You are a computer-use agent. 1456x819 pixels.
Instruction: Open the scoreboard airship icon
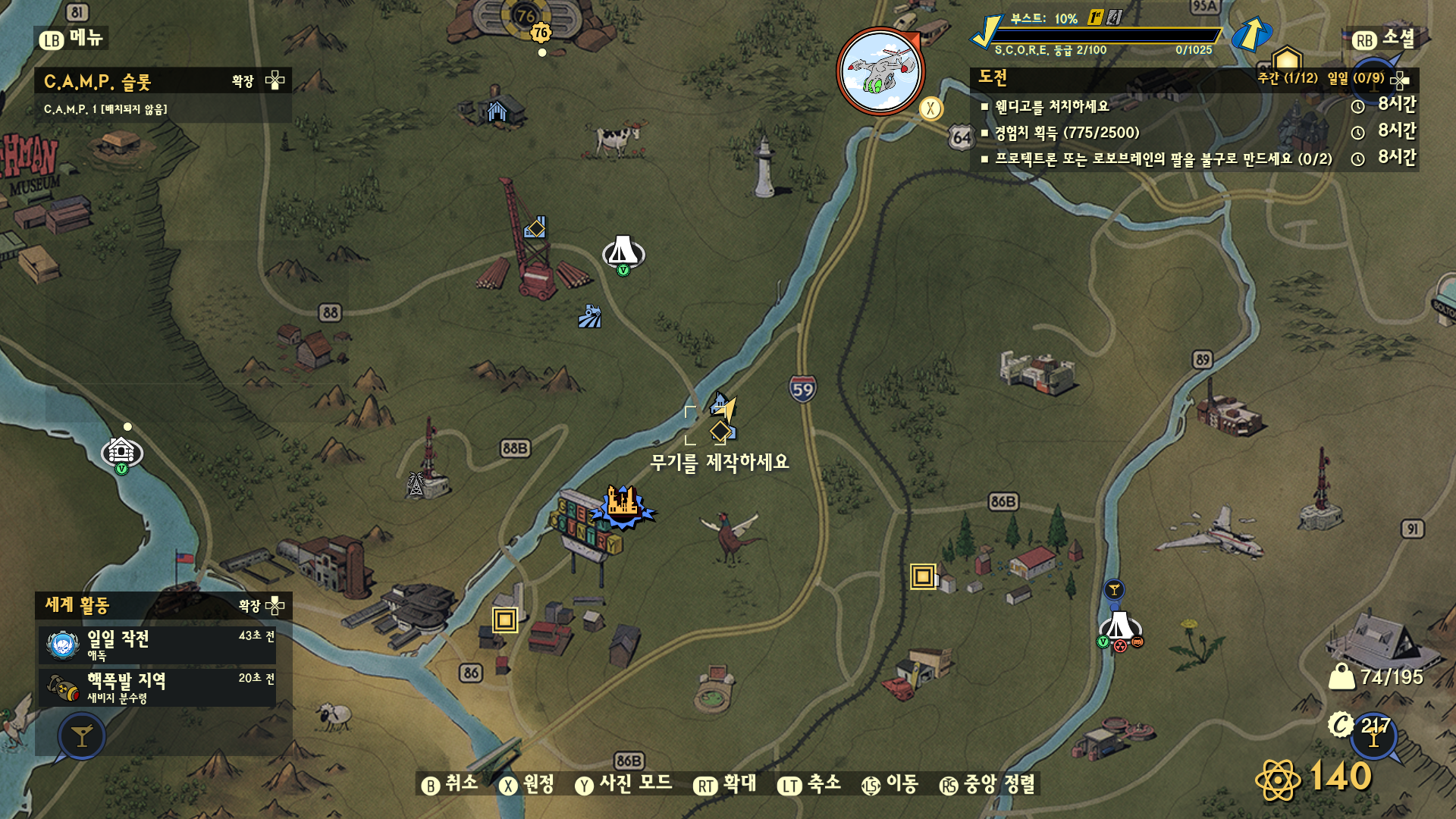tap(880, 71)
